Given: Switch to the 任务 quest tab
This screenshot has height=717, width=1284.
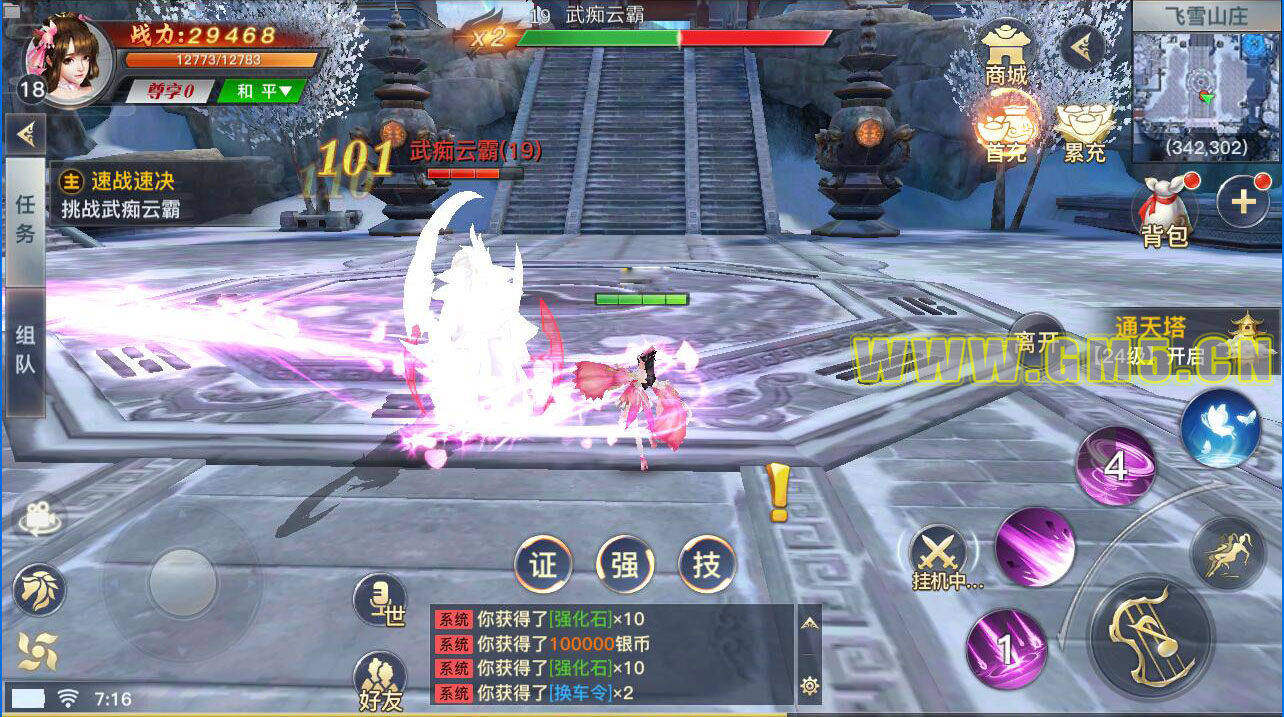Looking at the screenshot, I should click(25, 218).
